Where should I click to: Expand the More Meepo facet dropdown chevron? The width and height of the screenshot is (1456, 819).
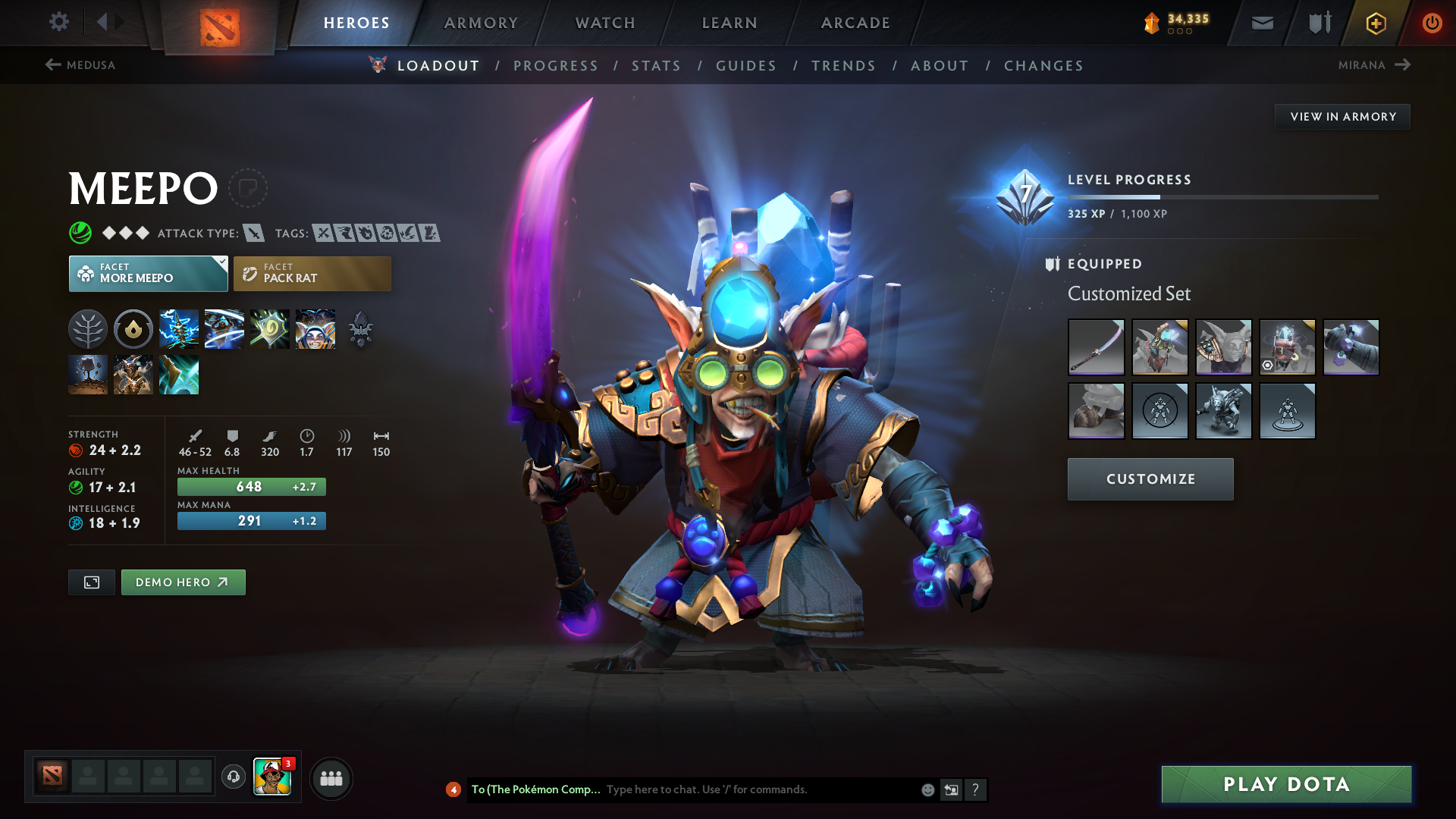click(221, 261)
